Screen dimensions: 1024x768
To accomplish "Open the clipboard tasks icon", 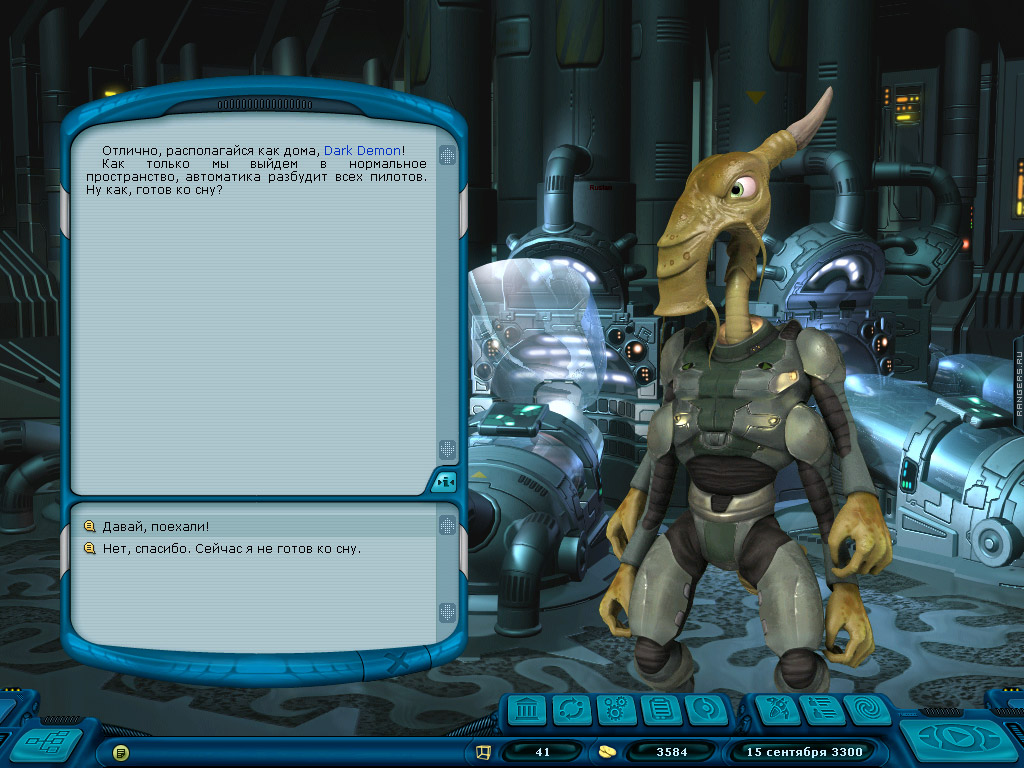I will click(x=660, y=710).
